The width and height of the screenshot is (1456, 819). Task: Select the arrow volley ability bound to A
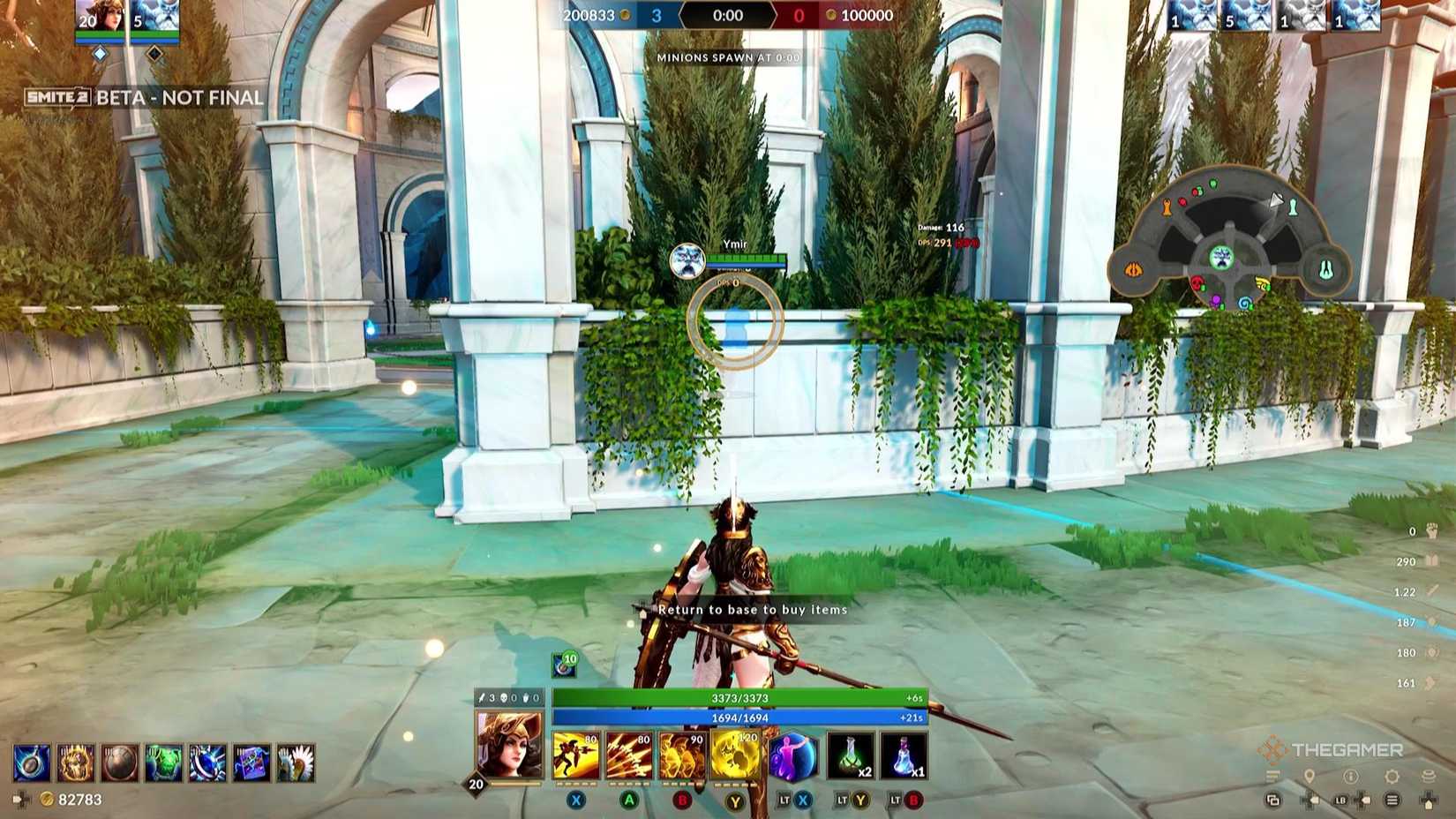630,755
